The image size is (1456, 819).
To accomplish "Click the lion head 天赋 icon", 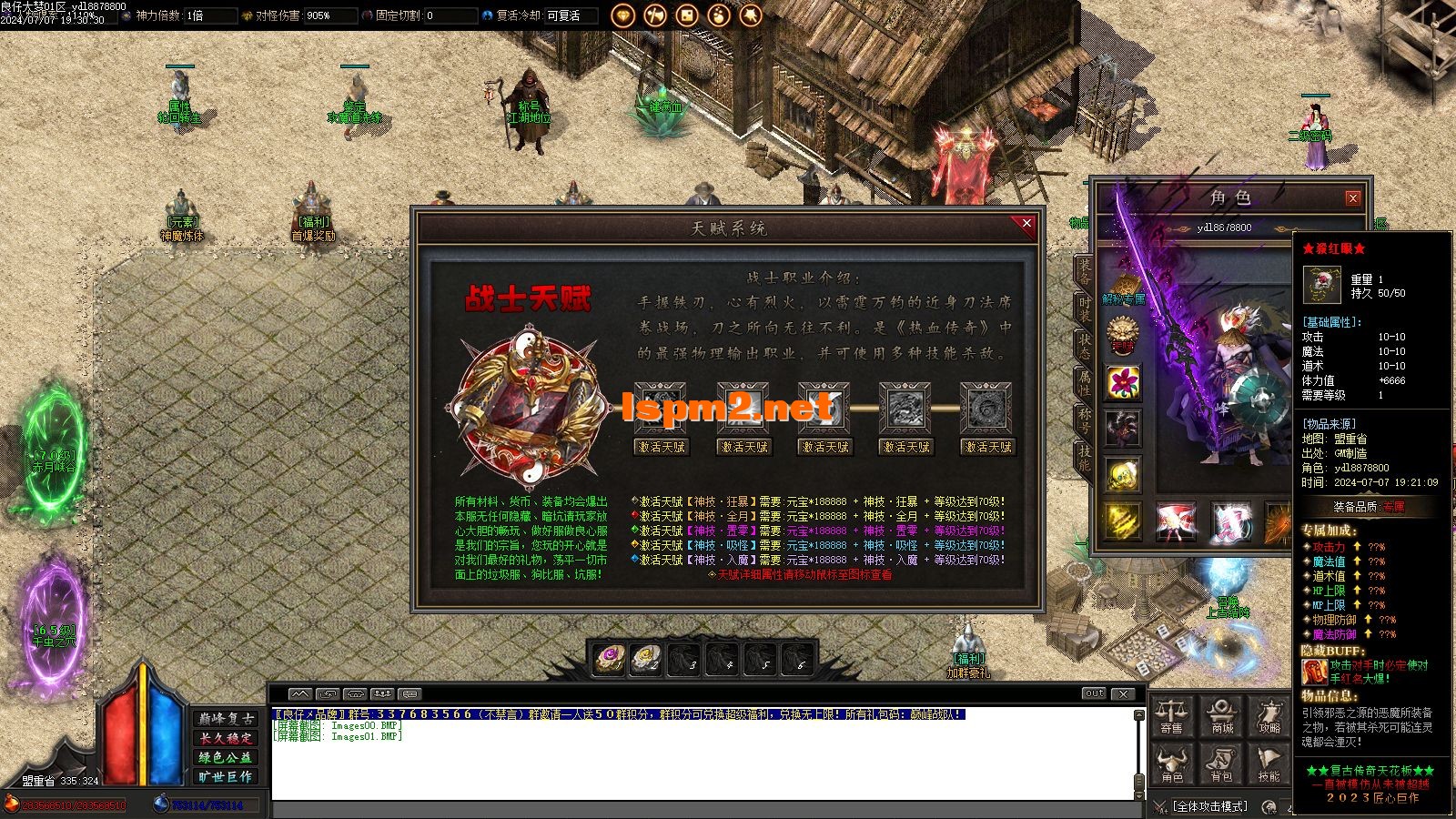I will tap(1123, 334).
